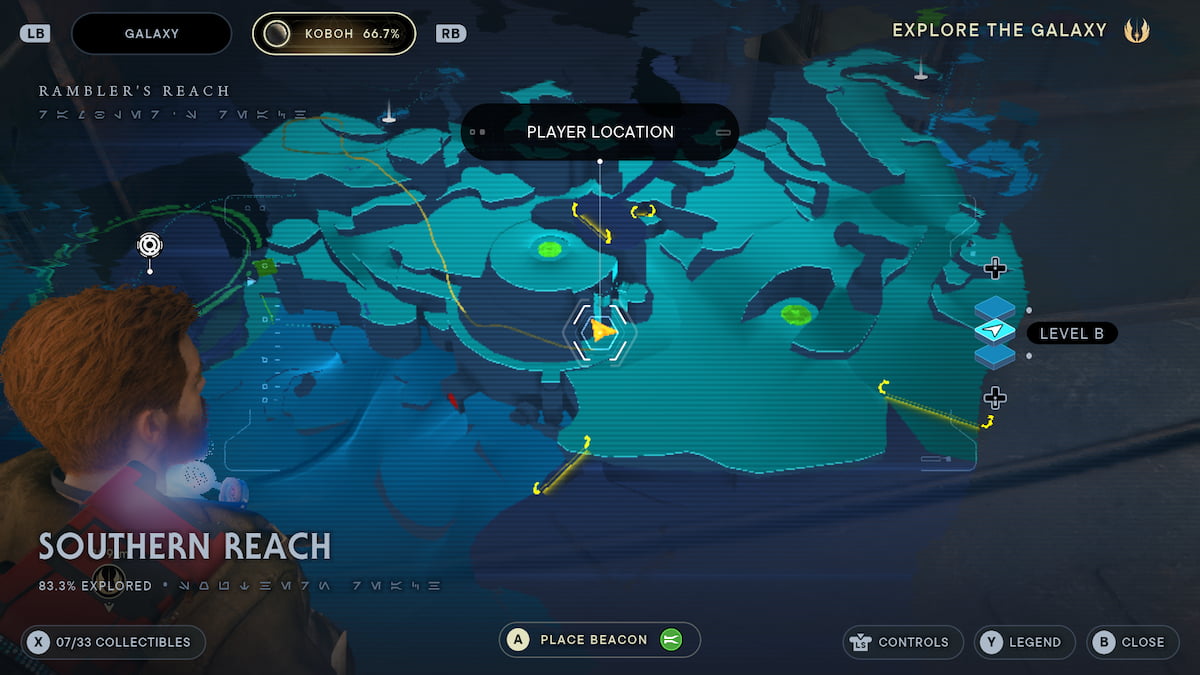Viewport: 1200px width, 675px height.
Task: Click the yellow player location arrow
Action: coord(601,331)
